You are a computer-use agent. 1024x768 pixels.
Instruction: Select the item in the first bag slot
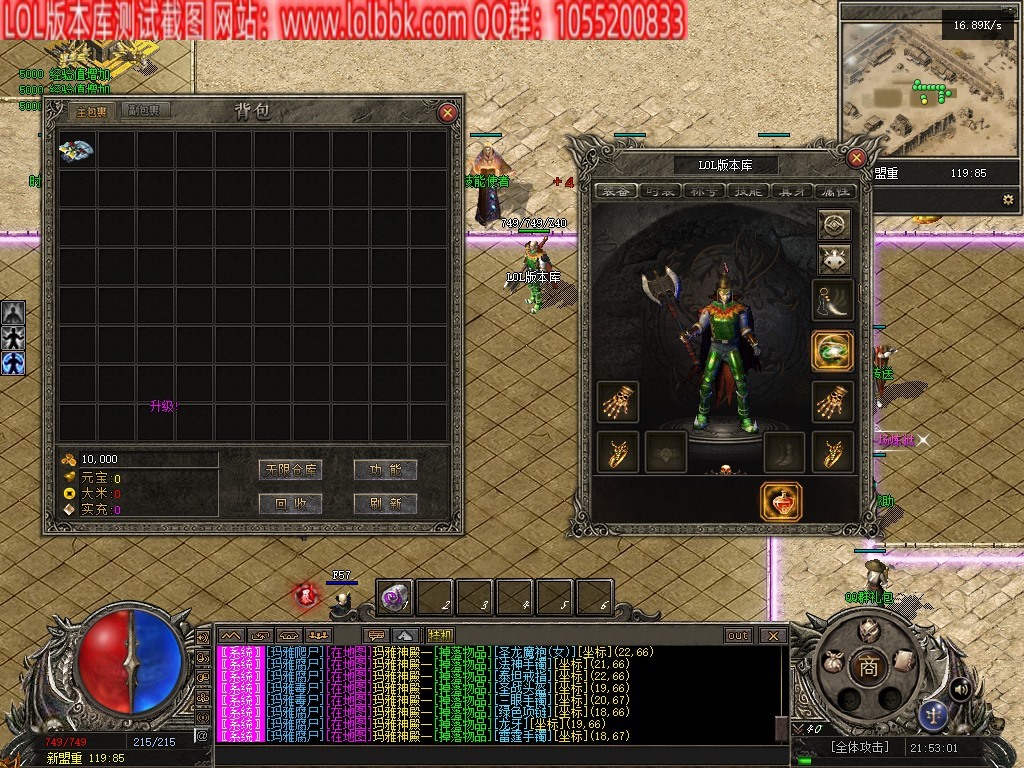coord(77,150)
